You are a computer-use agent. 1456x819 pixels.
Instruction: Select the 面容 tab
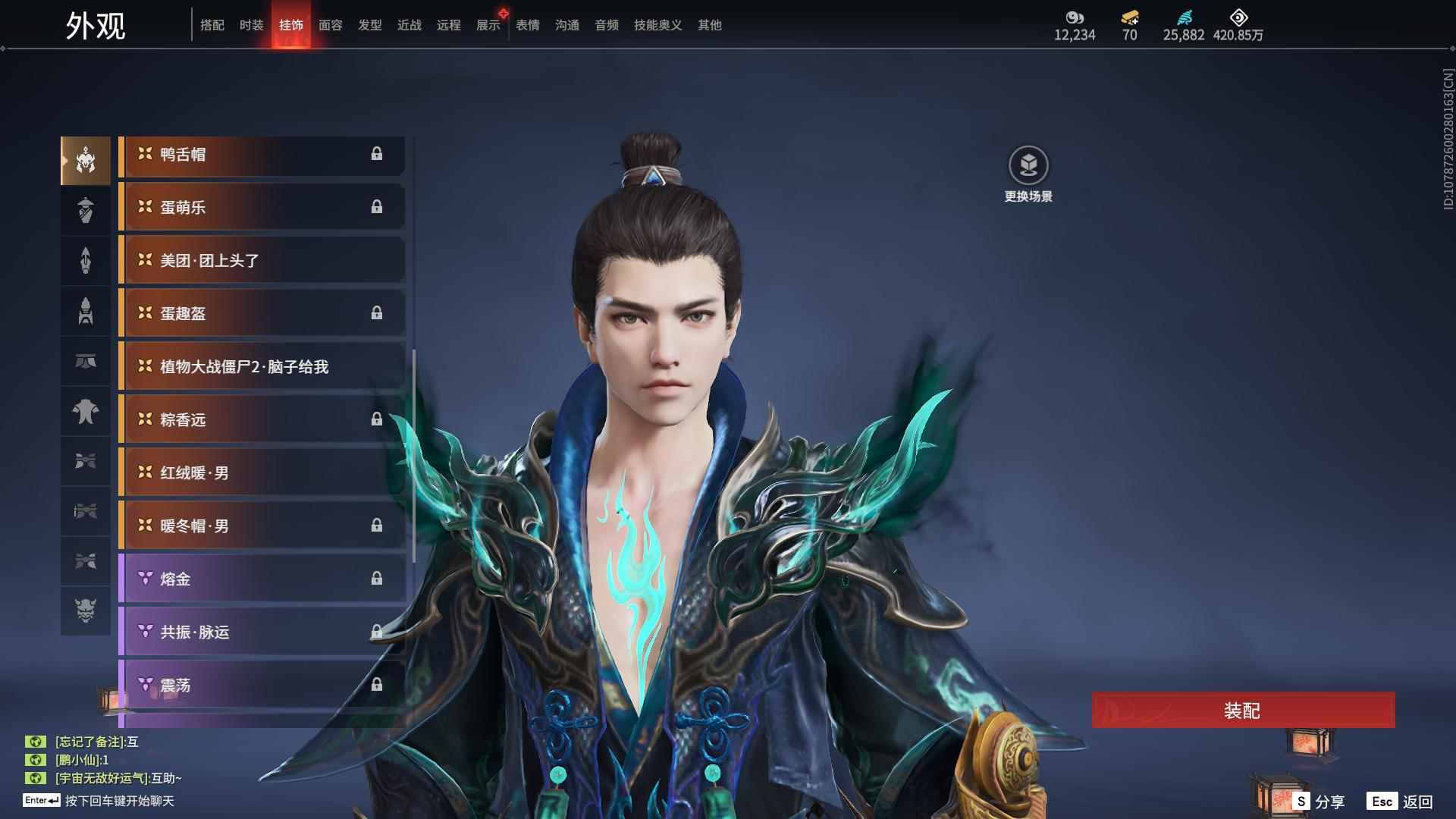331,25
